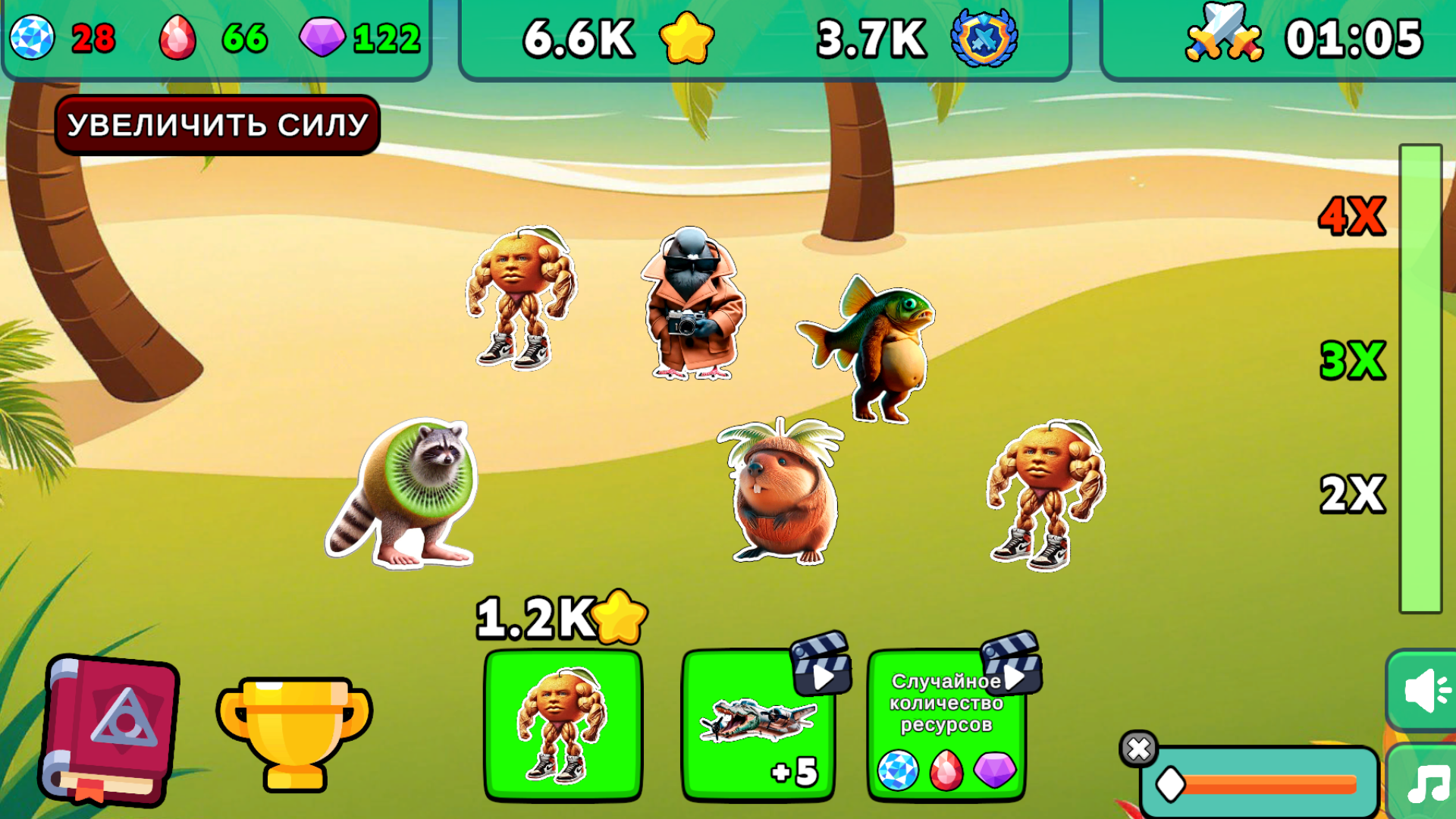1456x819 pixels.
Task: Click the 4X multiplier marker
Action: point(1351,214)
